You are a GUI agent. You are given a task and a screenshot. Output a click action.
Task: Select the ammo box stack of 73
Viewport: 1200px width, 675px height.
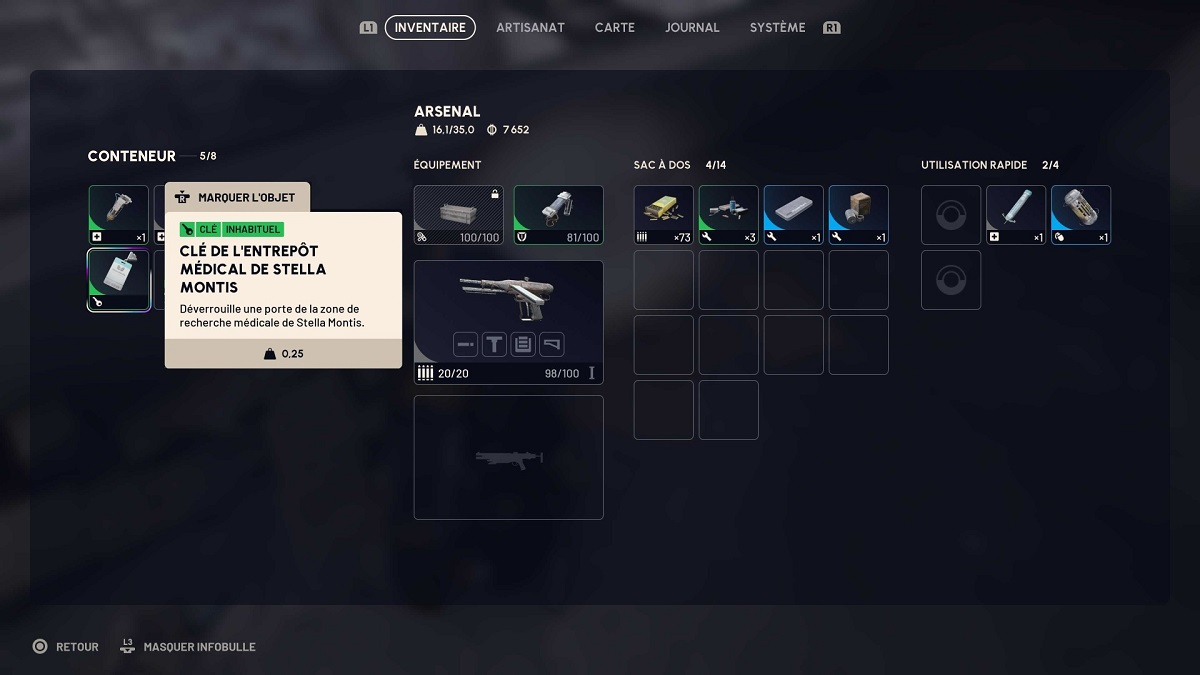tap(664, 215)
